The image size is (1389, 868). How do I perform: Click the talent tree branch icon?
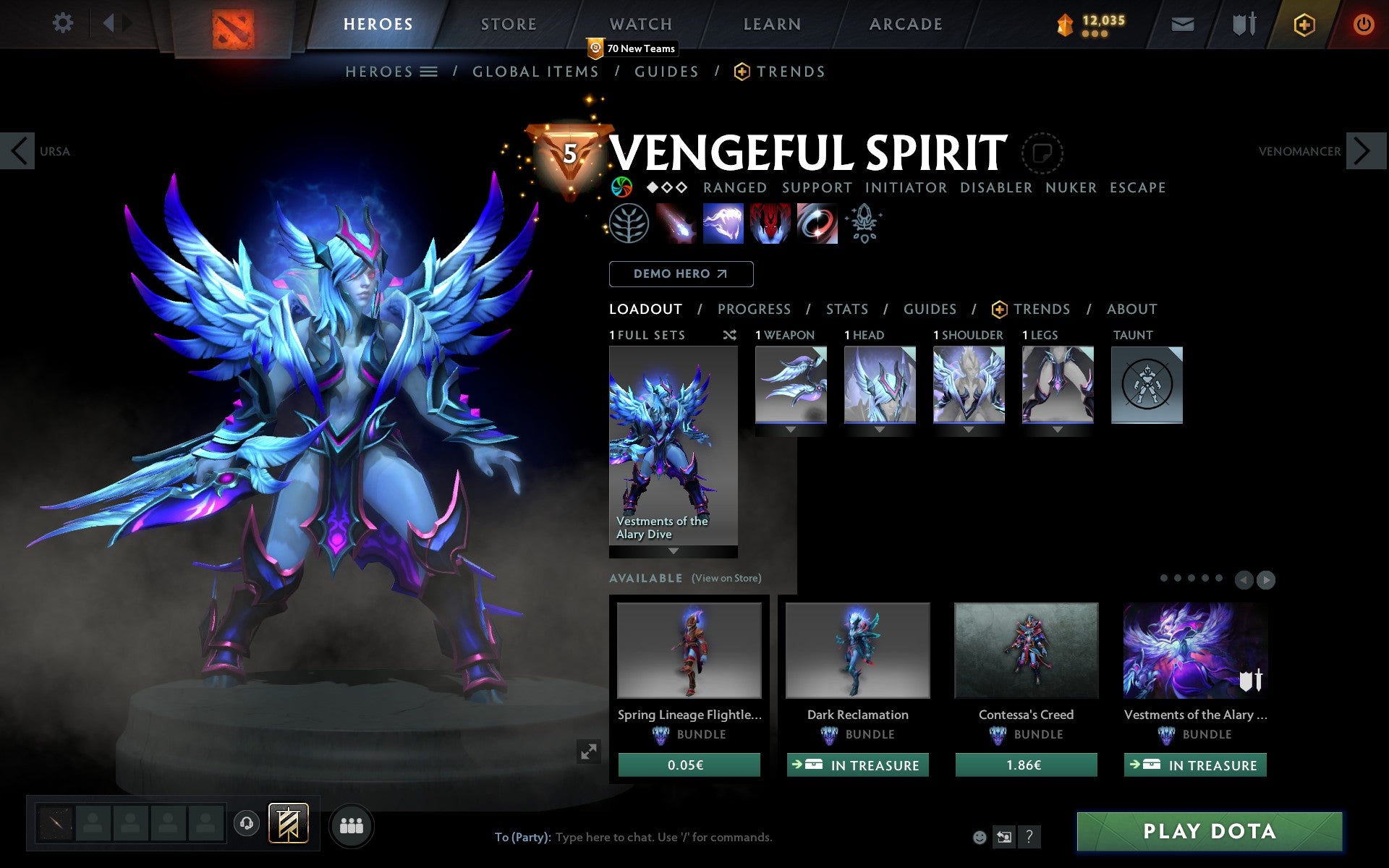click(630, 224)
